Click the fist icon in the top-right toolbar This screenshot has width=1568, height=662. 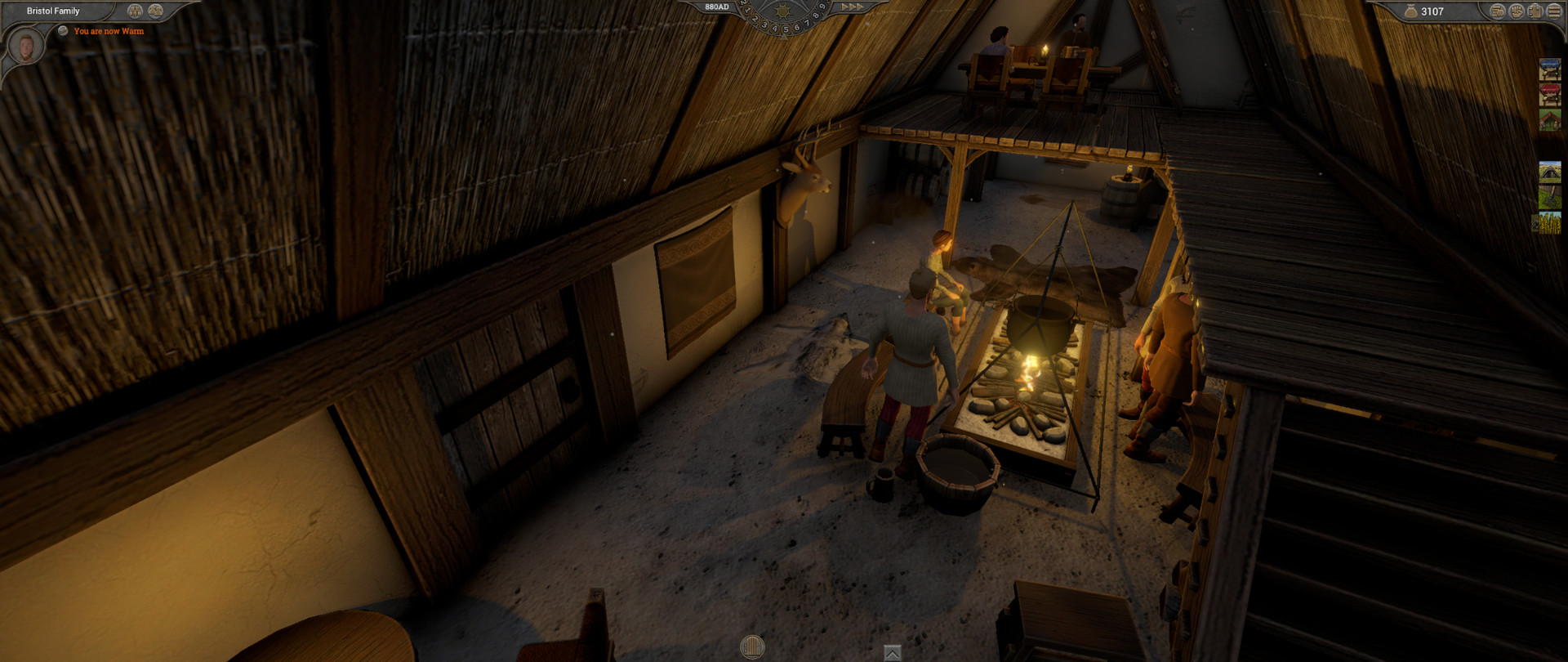1517,11
